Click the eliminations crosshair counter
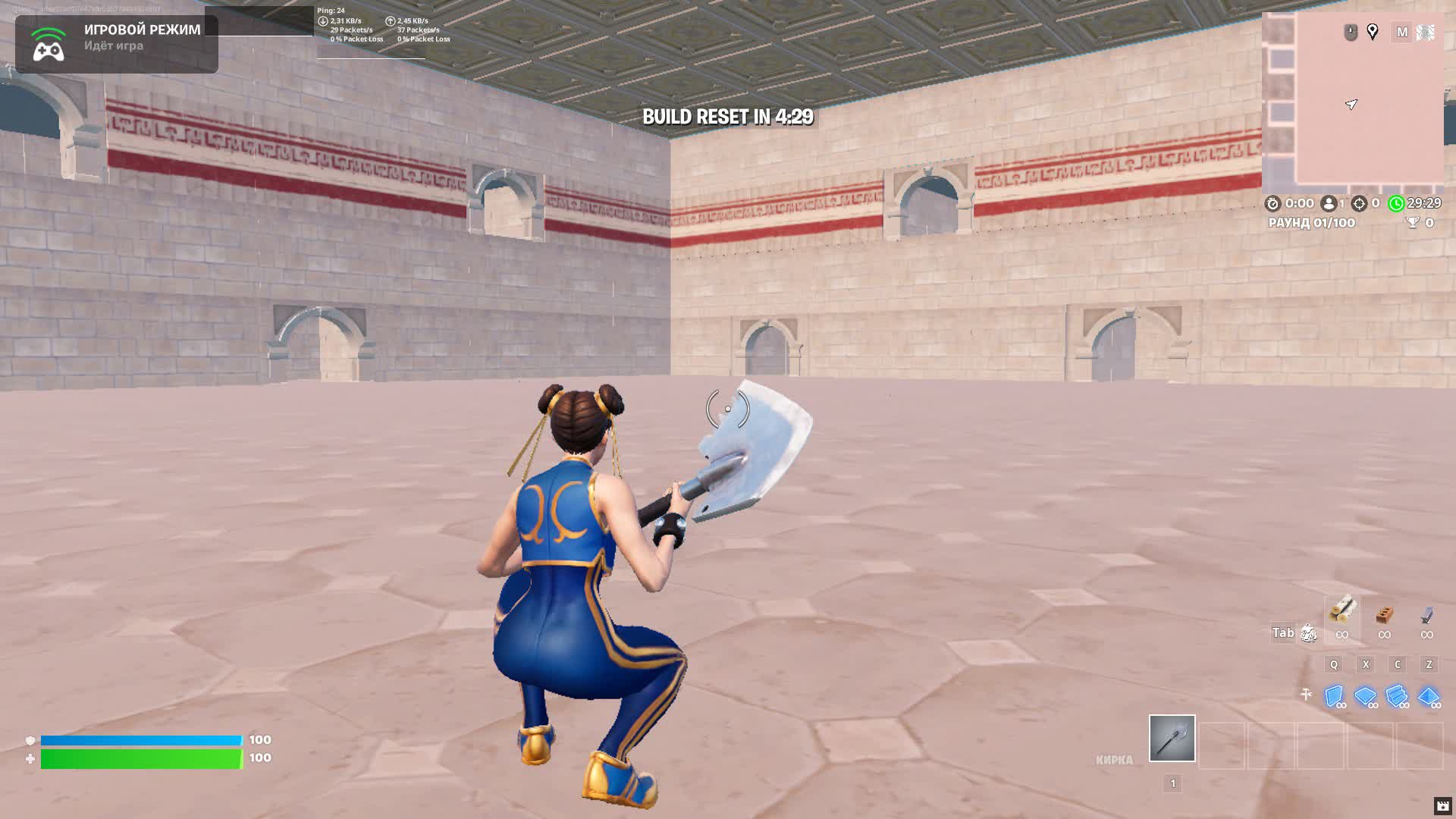Image resolution: width=1456 pixels, height=819 pixels. (x=1359, y=203)
